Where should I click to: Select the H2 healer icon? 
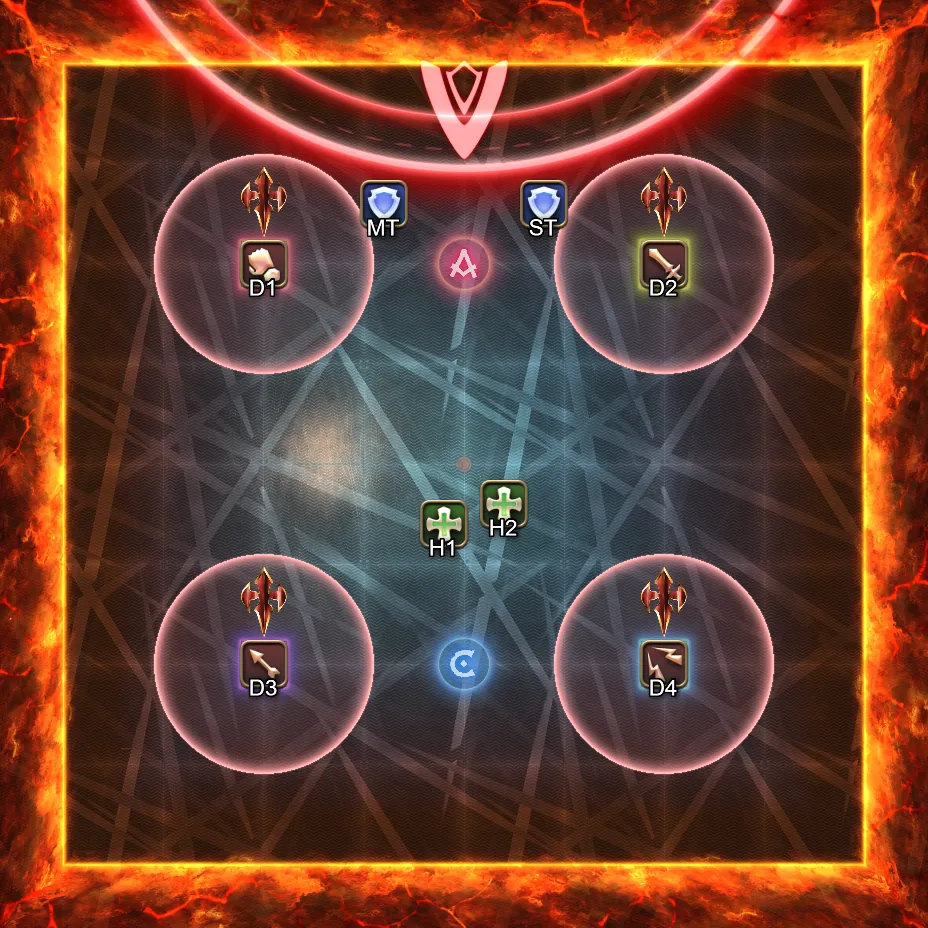[503, 503]
